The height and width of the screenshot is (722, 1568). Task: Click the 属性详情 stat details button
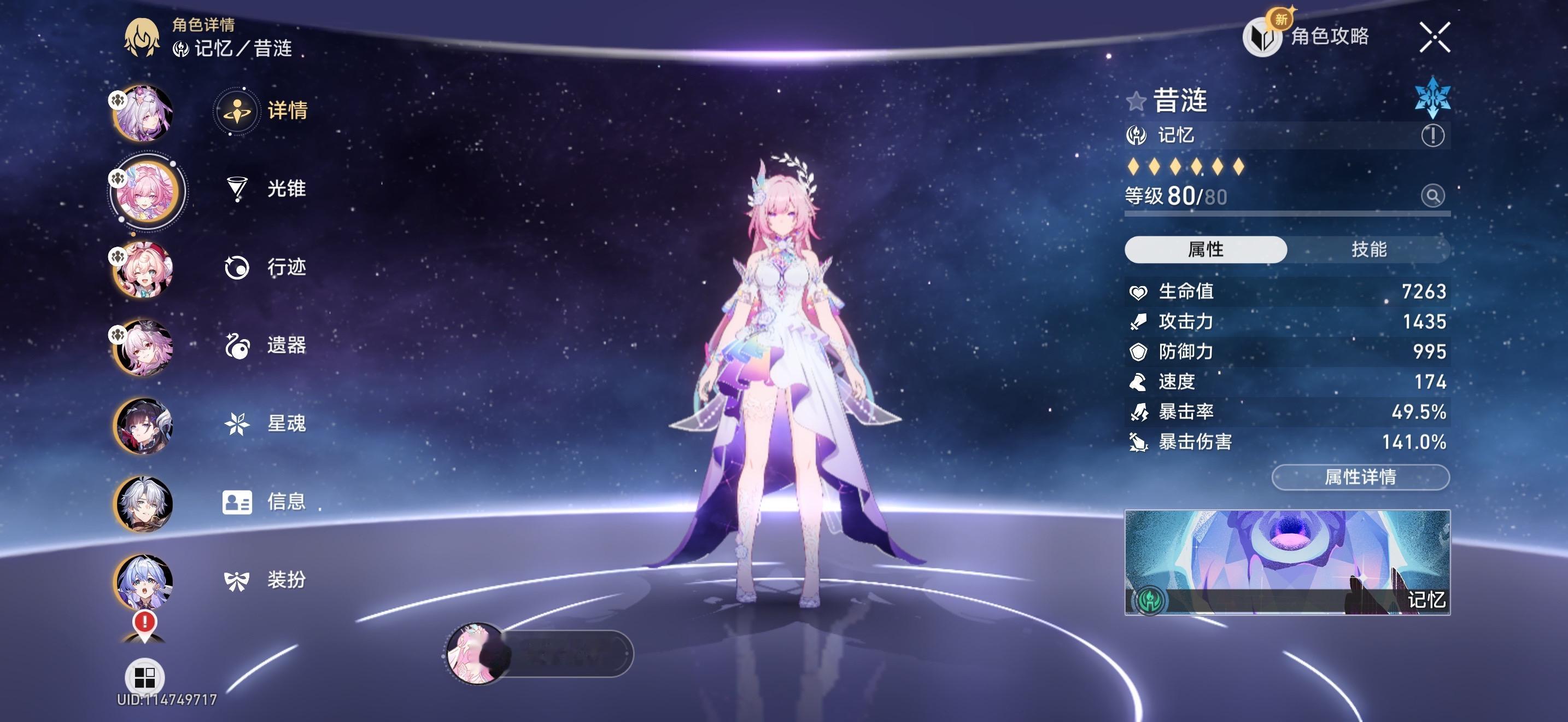[1360, 476]
